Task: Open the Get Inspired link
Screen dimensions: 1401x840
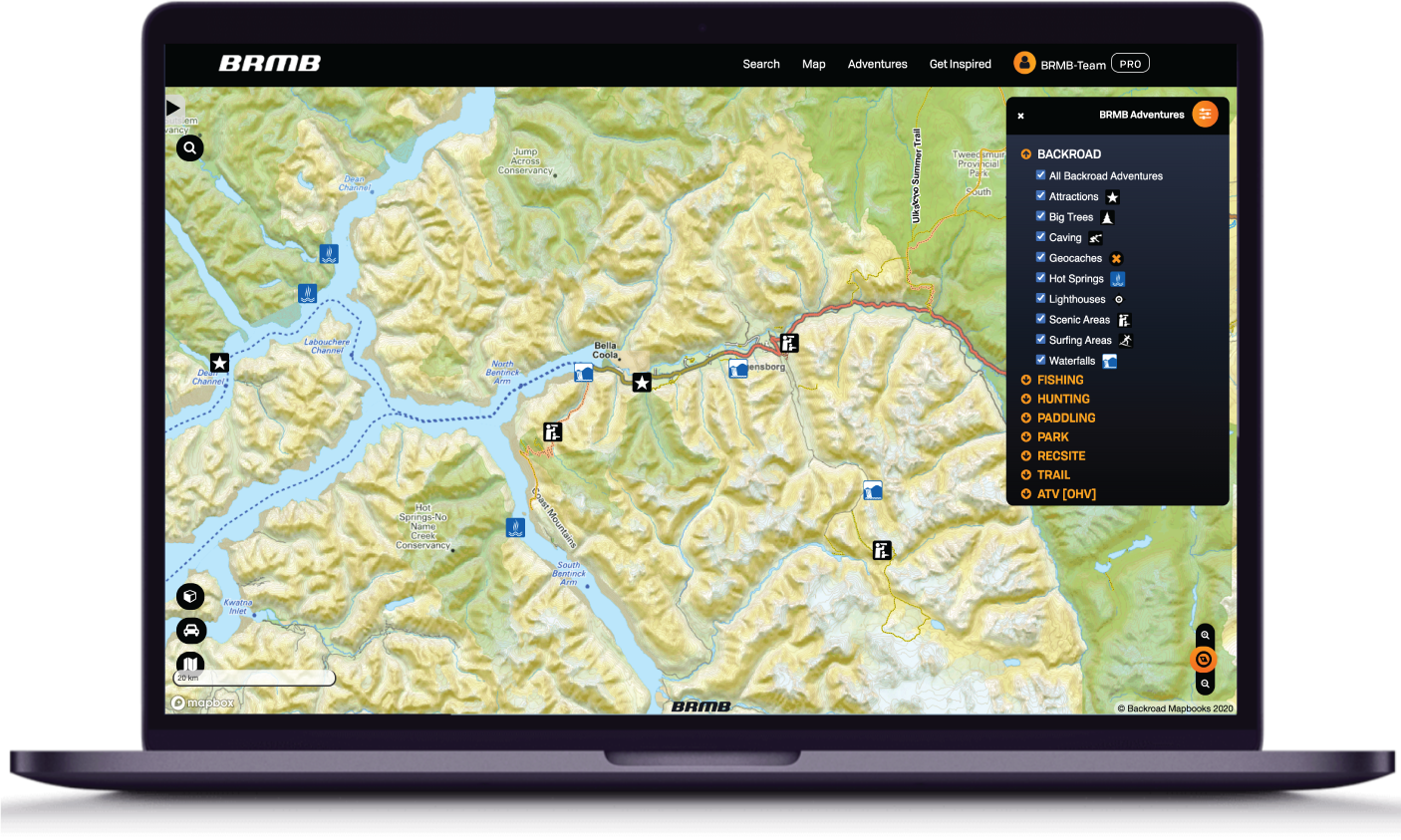Action: click(x=960, y=63)
